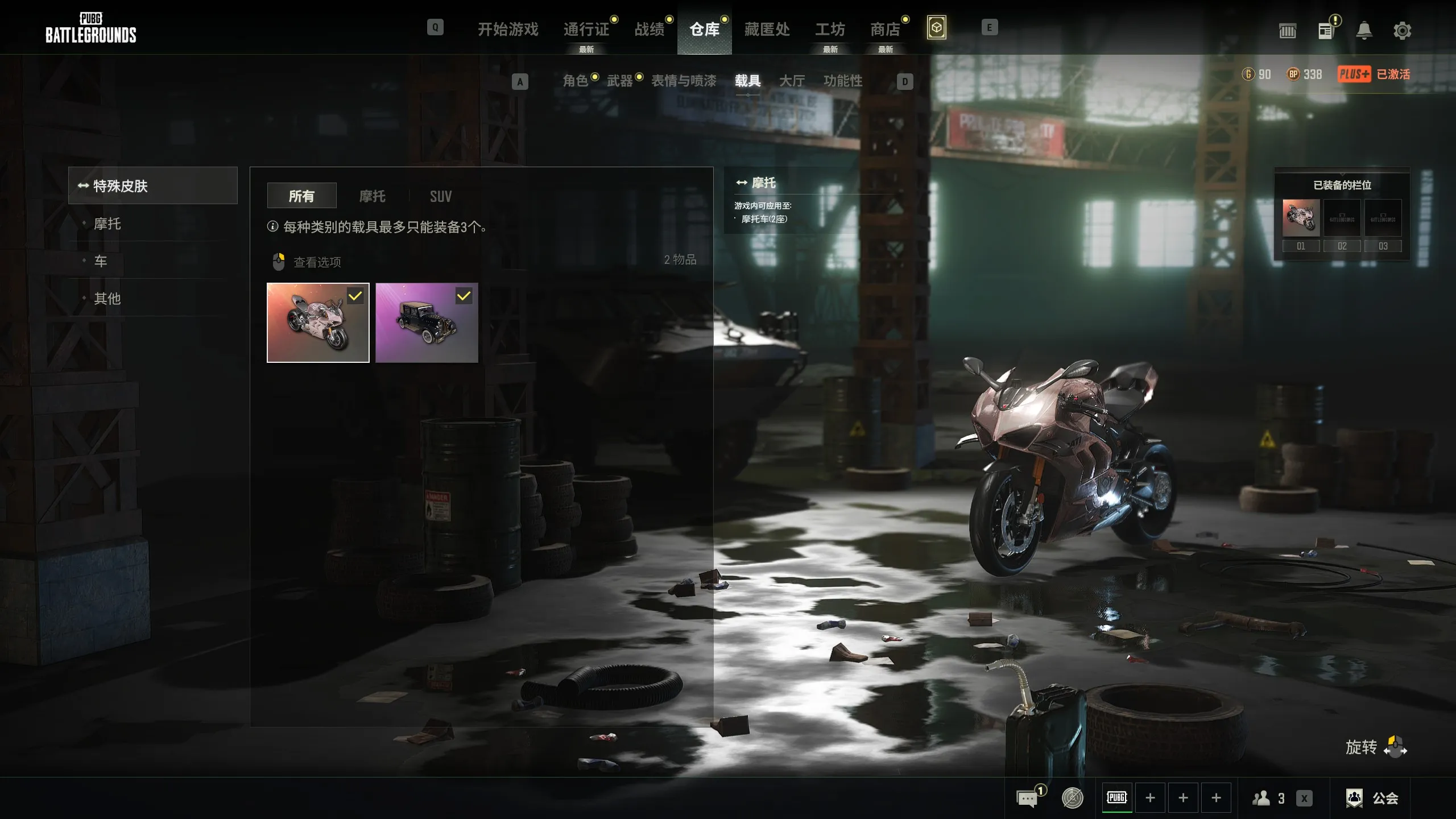Screen dimensions: 1456x819
Task: Open the 开始游戏 start game tab
Action: tap(507, 29)
